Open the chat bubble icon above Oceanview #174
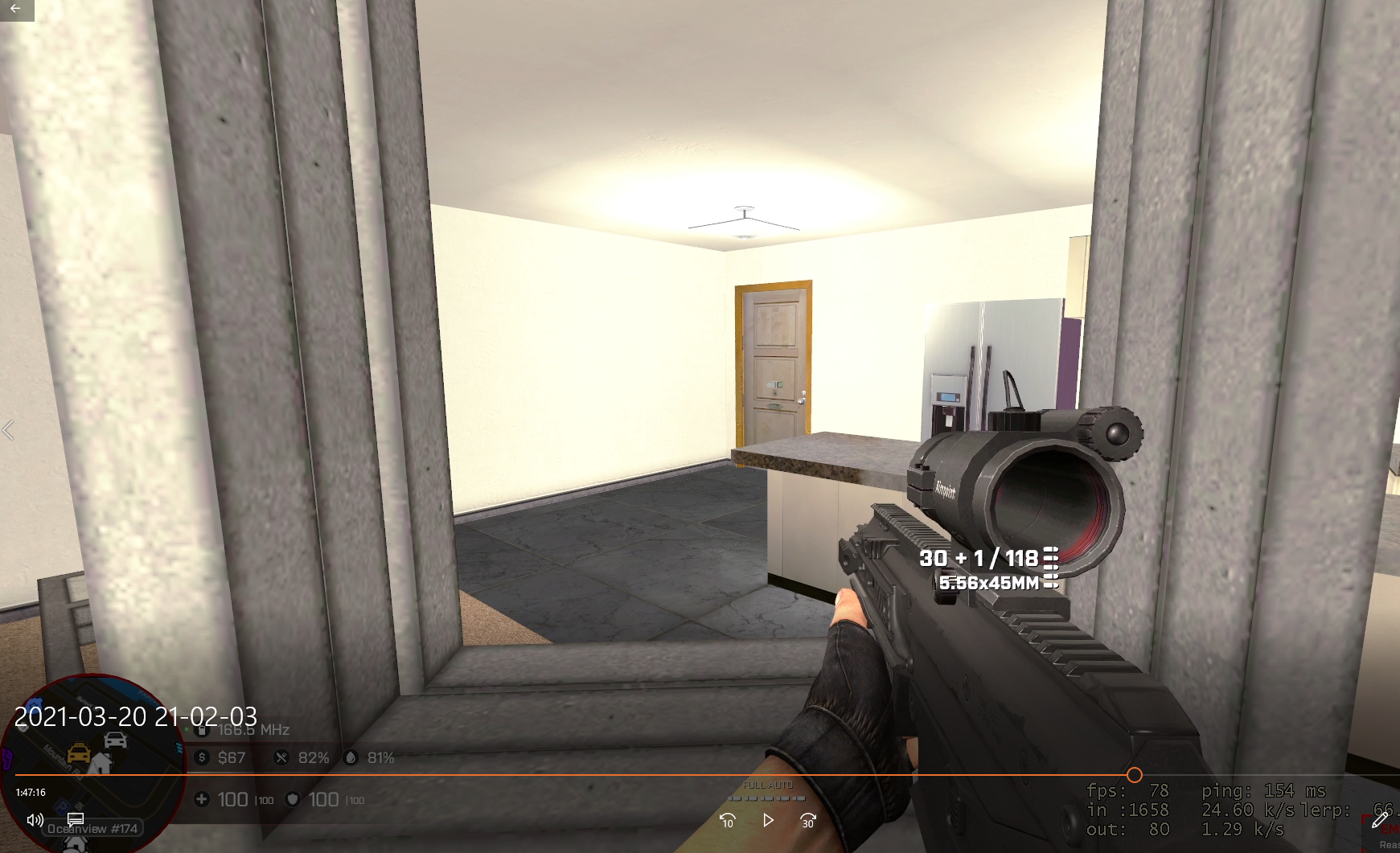This screenshot has width=1400, height=853. click(x=75, y=819)
